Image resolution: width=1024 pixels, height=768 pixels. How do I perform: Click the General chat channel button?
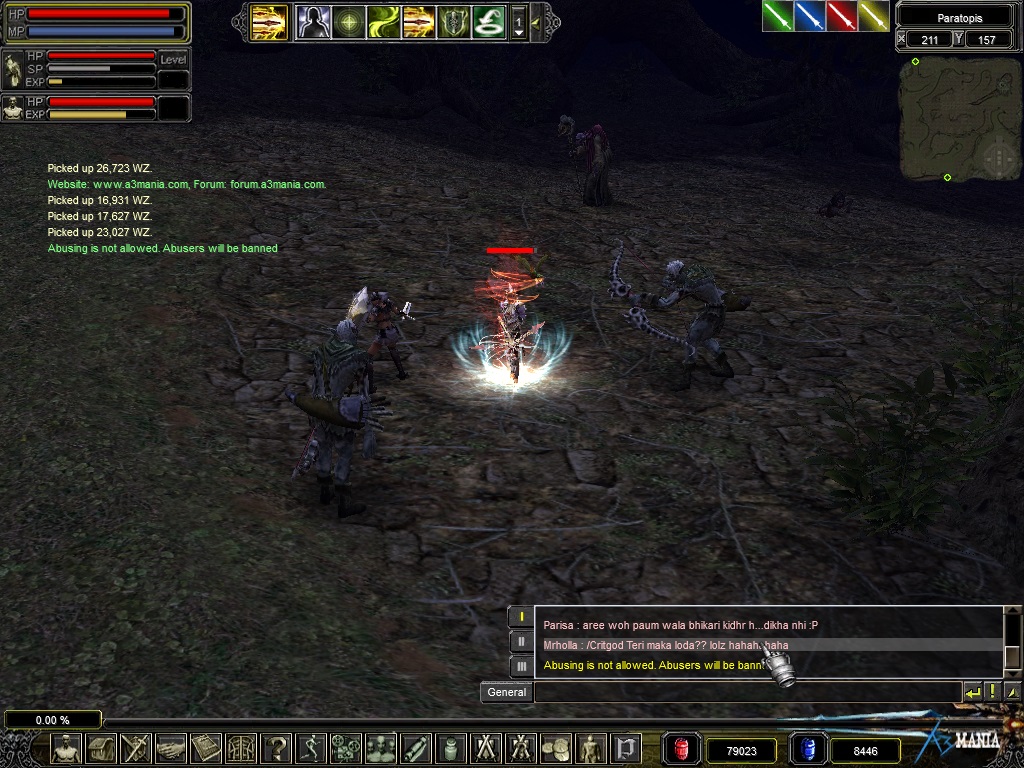(x=506, y=692)
